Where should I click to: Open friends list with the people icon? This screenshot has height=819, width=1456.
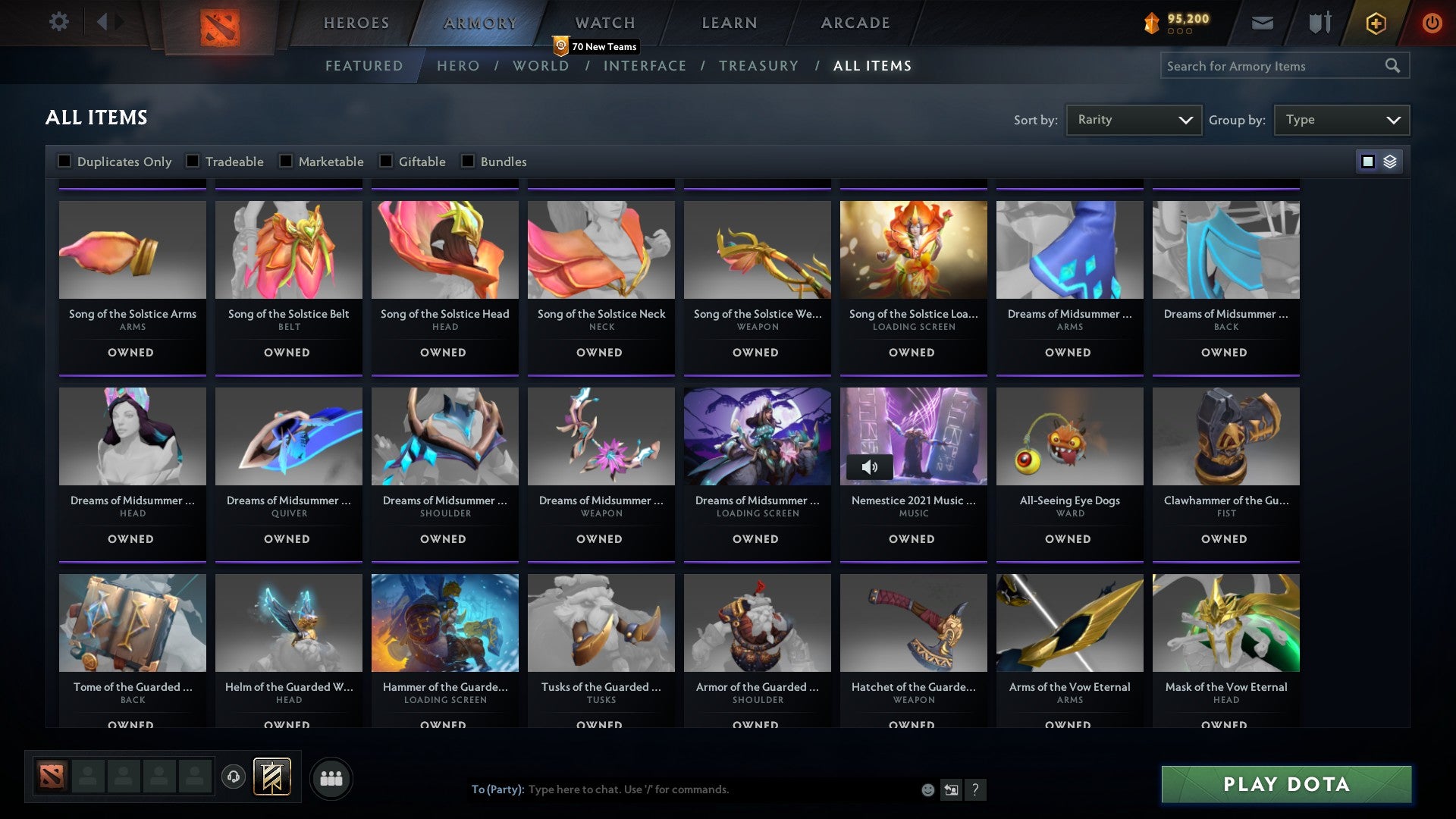tap(331, 778)
